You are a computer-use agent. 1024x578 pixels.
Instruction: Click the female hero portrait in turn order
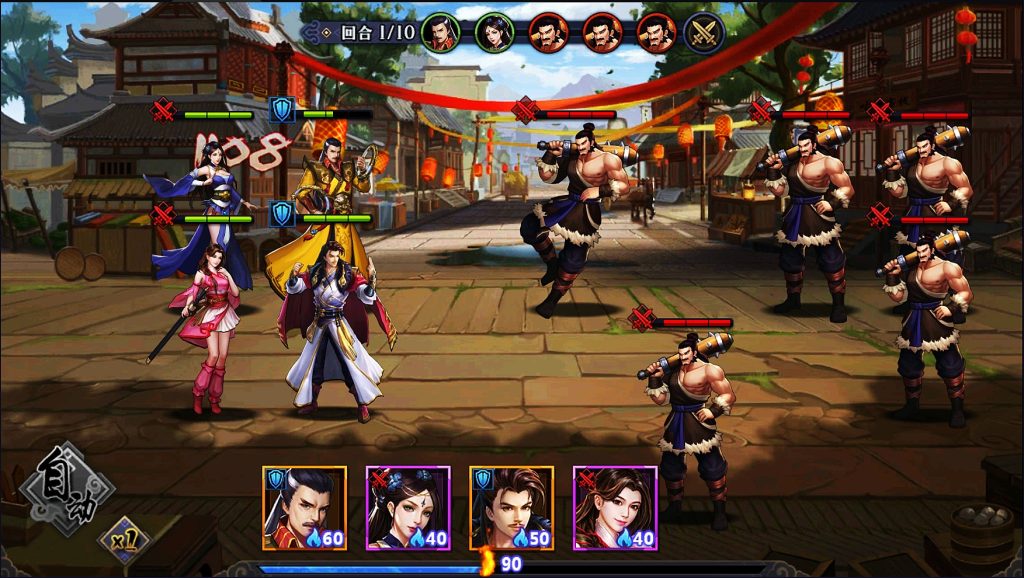[494, 33]
